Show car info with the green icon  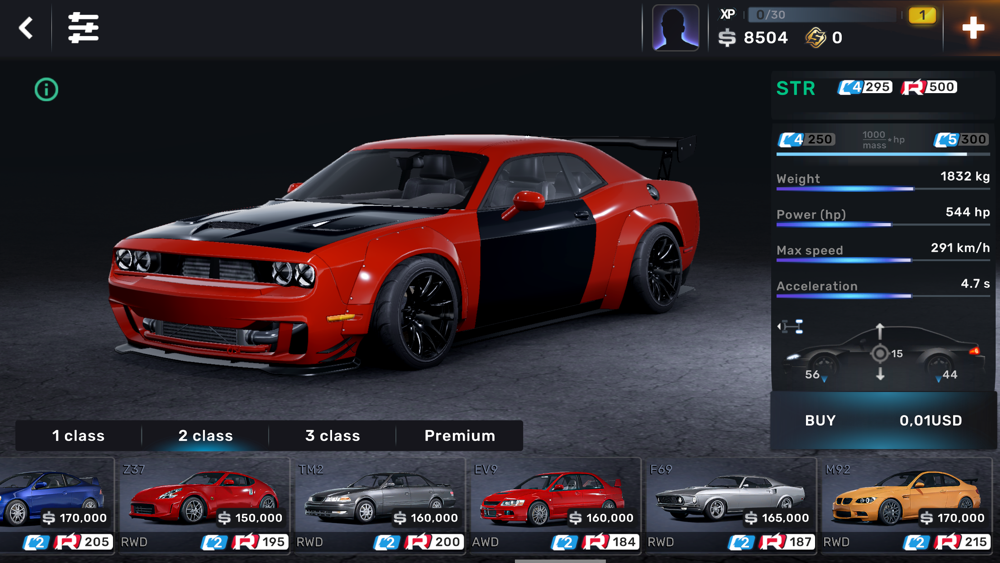[x=46, y=89]
